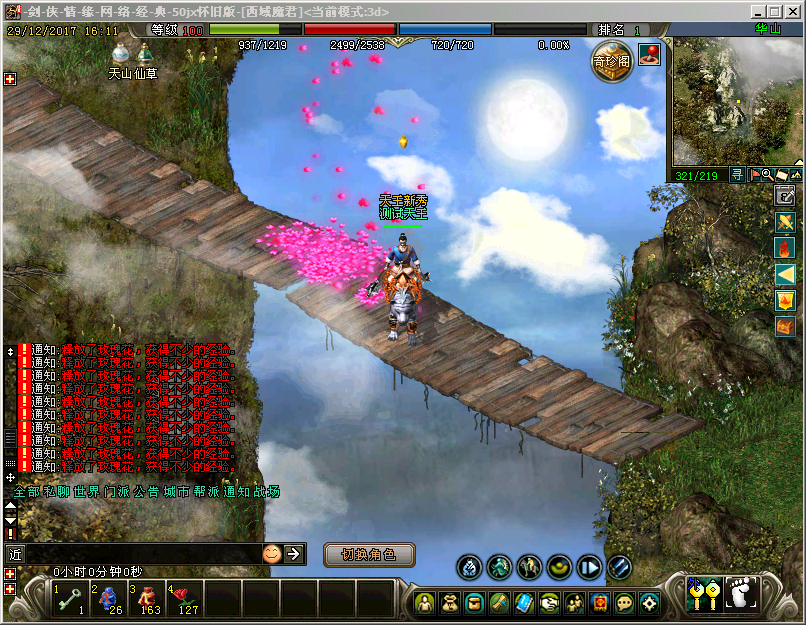Use the red potion in hotbar slot 3

(147, 598)
